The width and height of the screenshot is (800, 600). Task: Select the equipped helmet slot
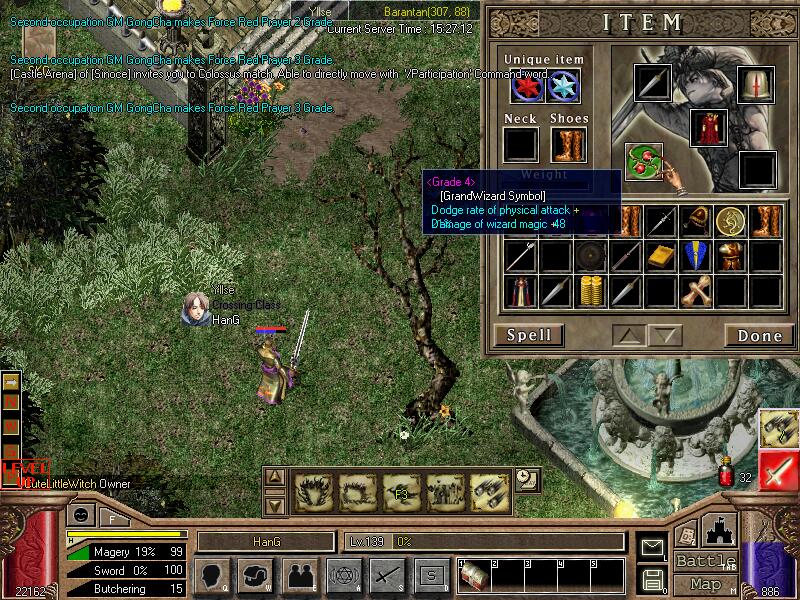[x=756, y=84]
